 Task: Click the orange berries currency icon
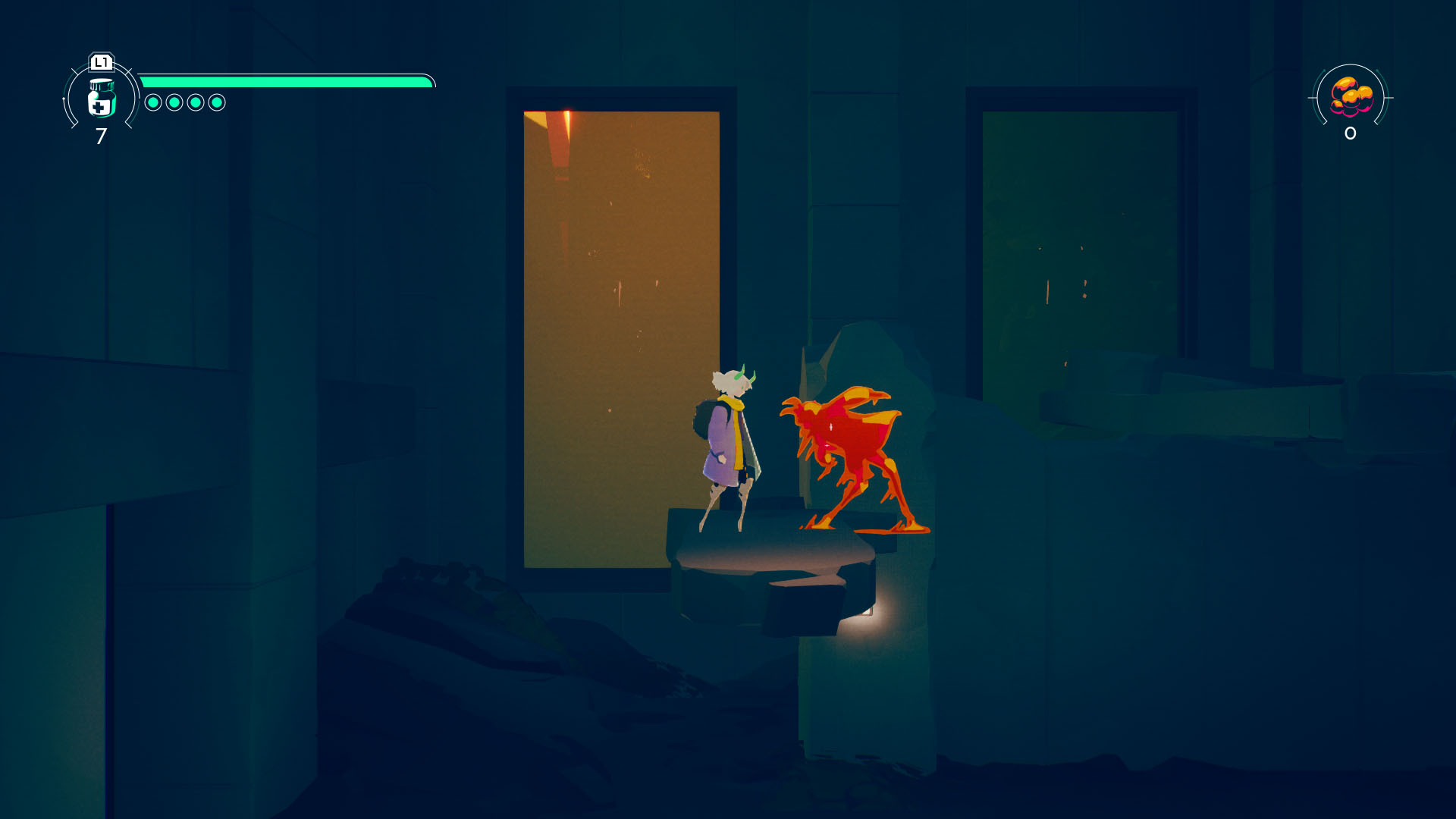1351,96
